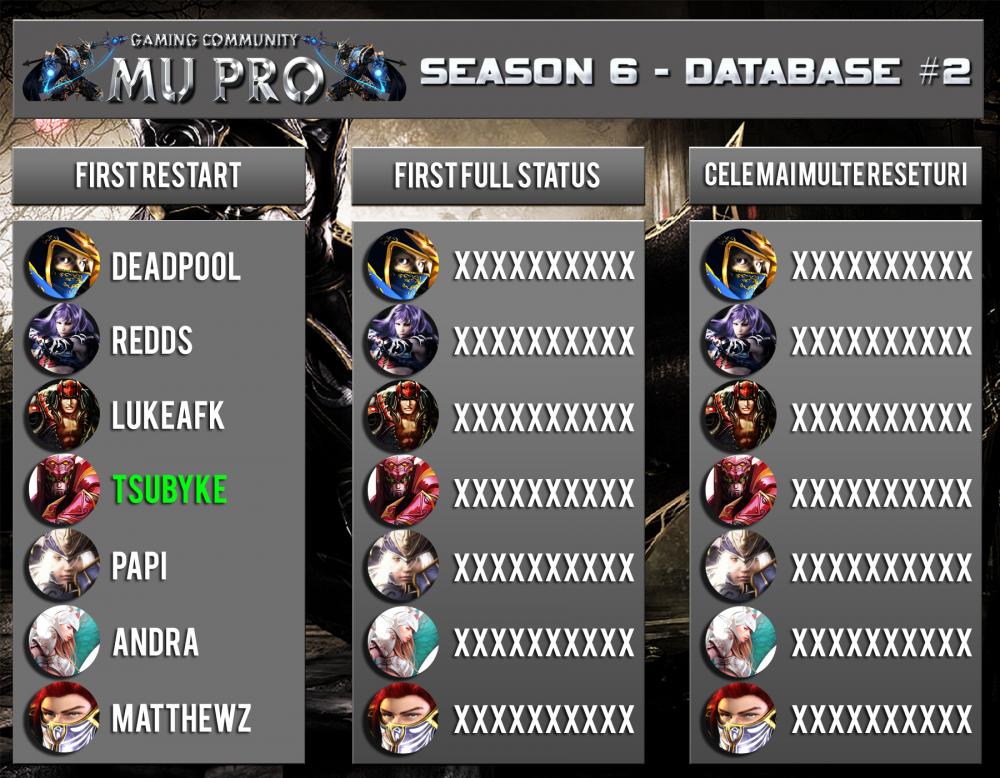1000x778 pixels.
Task: Choose the PAPI player row
Action: point(139,565)
